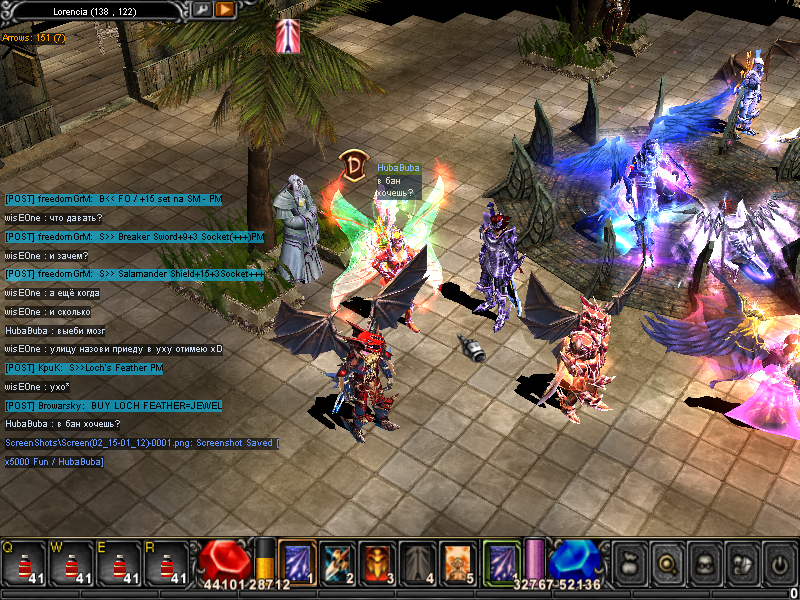Screen dimensions: 800x600
Task: Activate skill slot 2 arrow skill
Action: (337, 562)
